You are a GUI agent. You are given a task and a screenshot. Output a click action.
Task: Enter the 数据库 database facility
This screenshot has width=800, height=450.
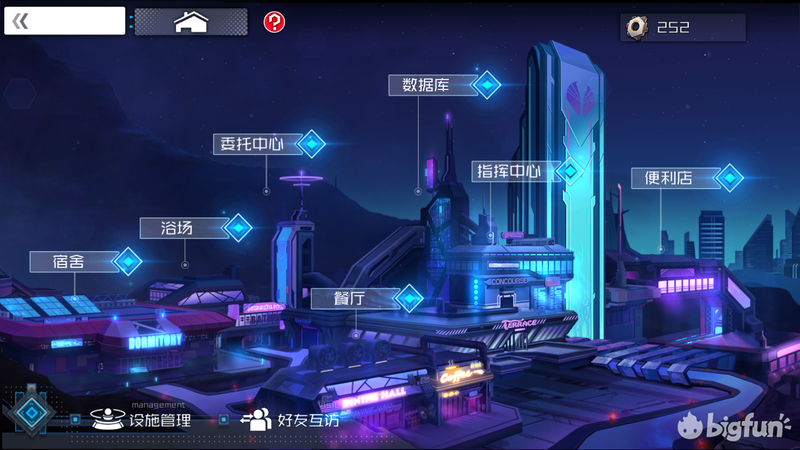(x=443, y=85)
